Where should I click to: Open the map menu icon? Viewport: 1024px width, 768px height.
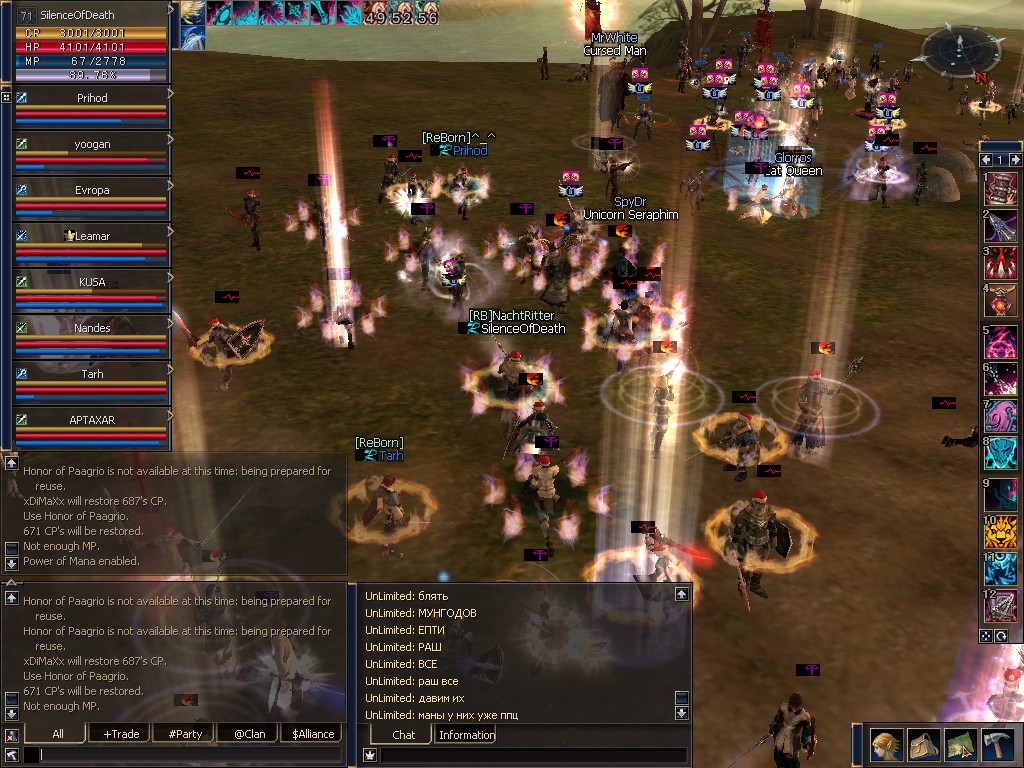(x=960, y=745)
